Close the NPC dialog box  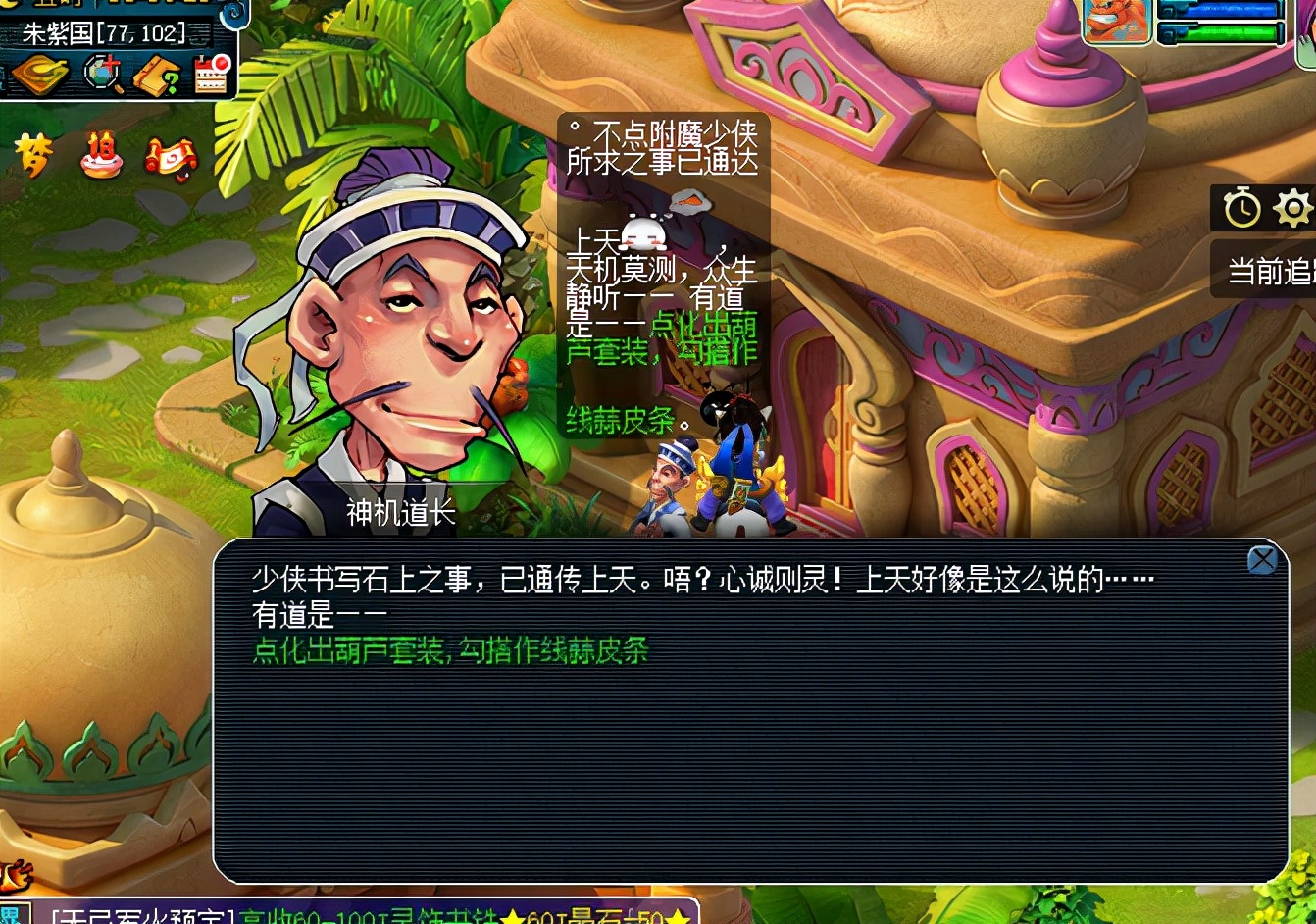tap(1263, 559)
